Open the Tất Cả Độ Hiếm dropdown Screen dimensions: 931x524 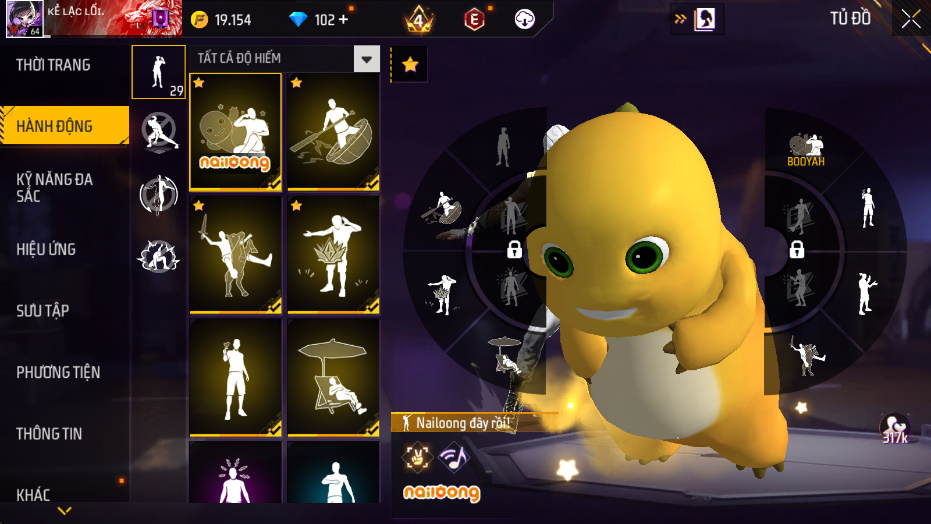pos(367,59)
